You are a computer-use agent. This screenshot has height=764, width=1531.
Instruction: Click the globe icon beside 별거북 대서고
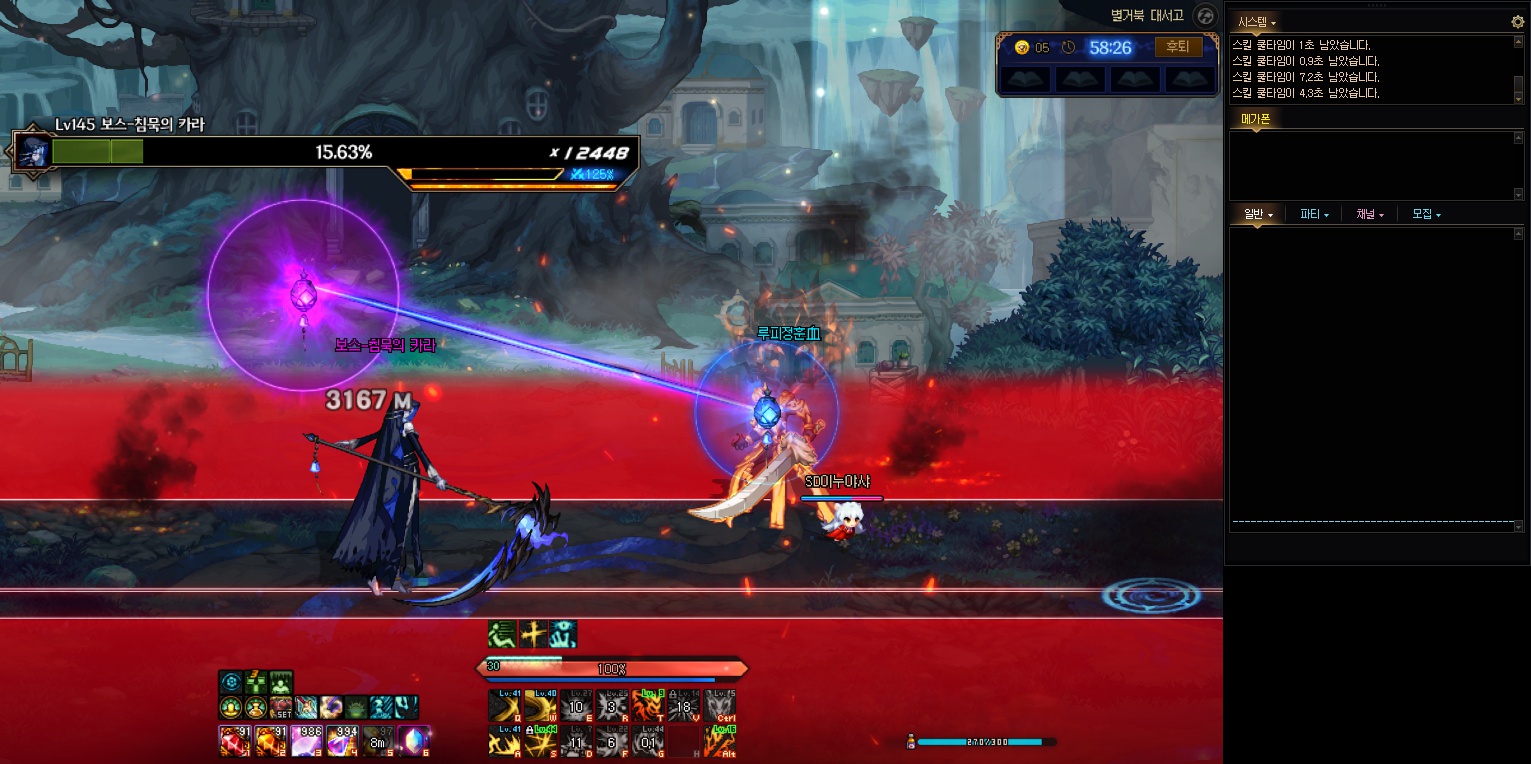coord(1206,16)
